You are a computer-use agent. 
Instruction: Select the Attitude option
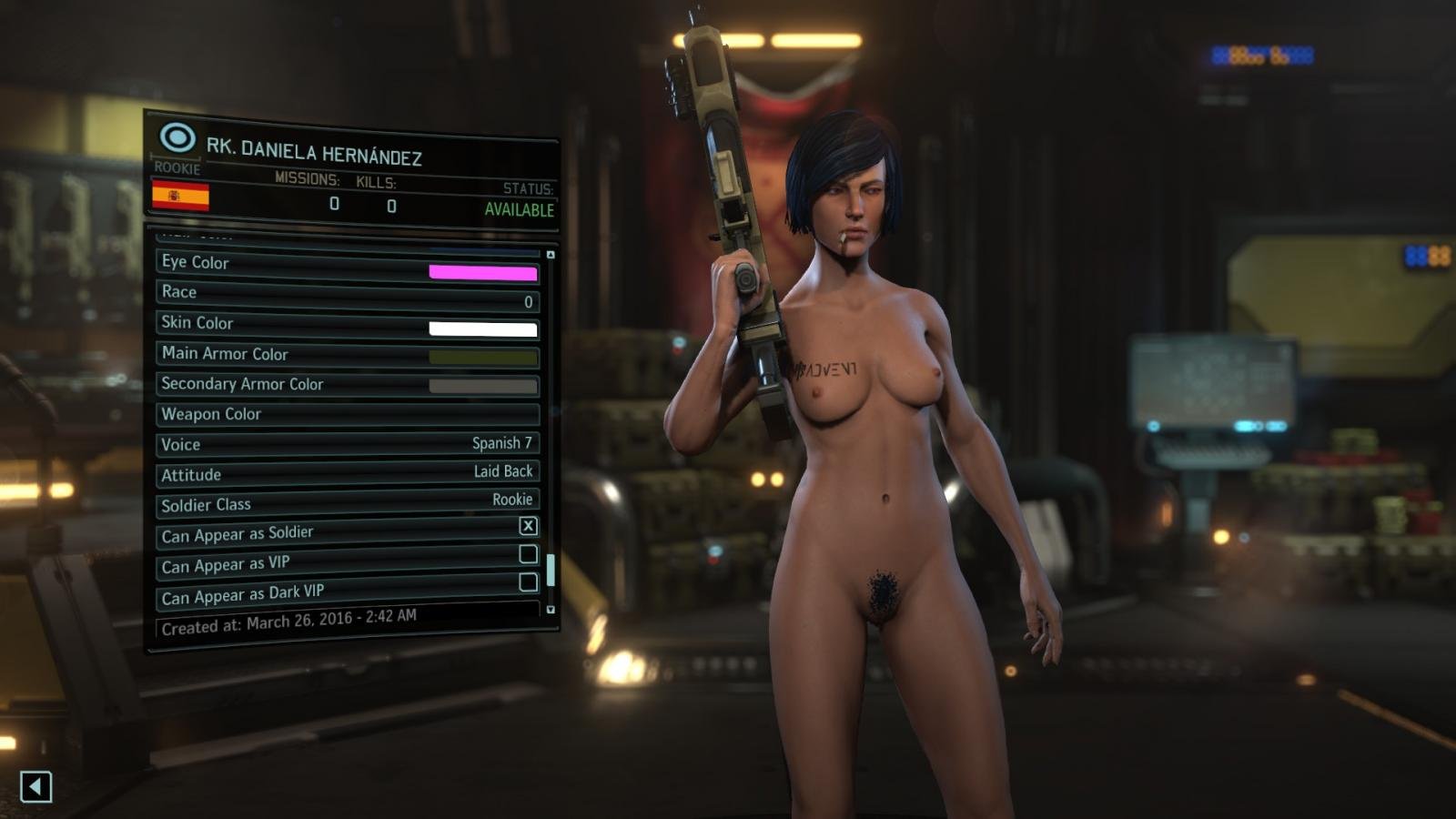348,473
